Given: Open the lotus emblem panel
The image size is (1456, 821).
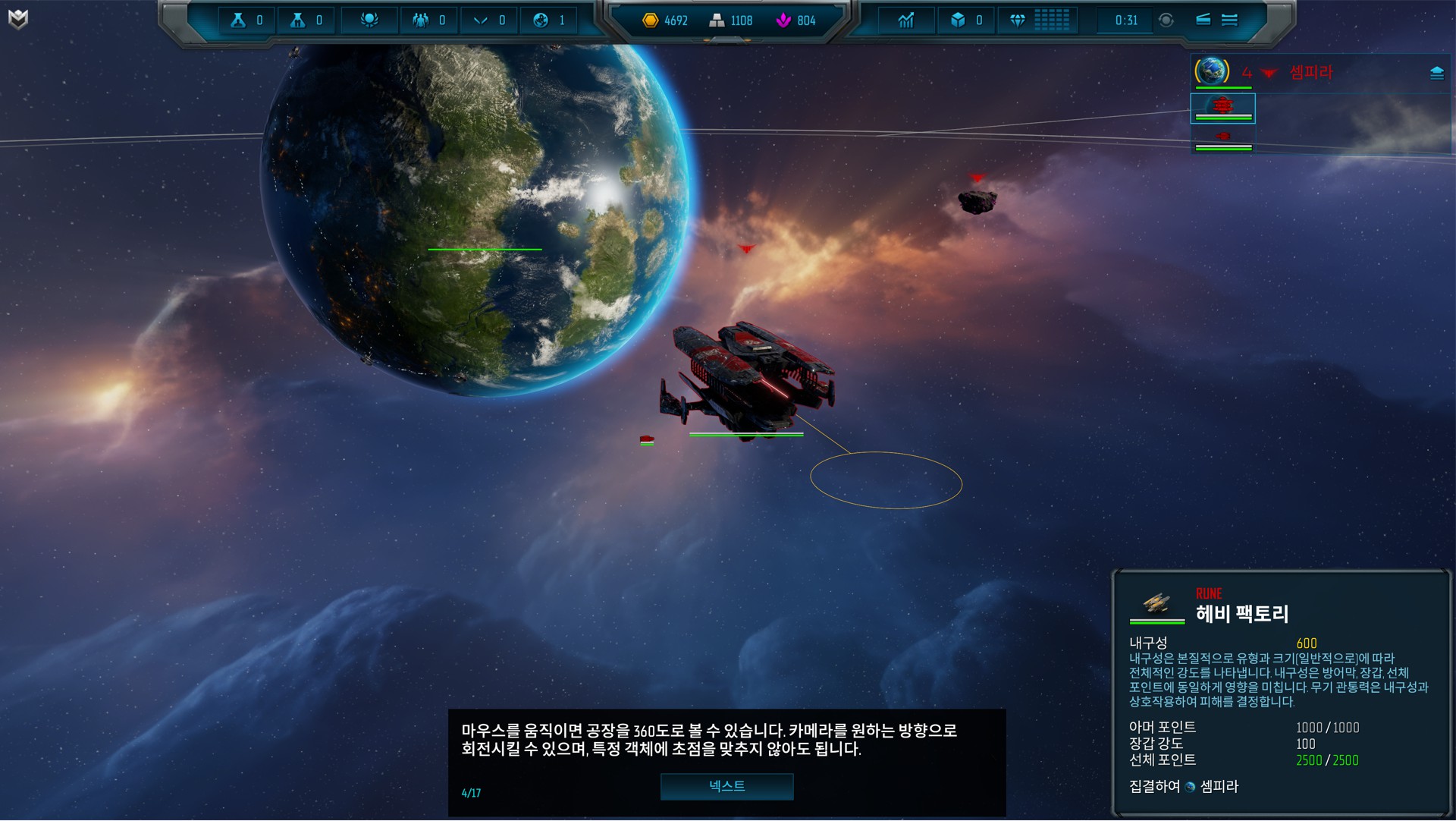Looking at the screenshot, I should coord(369,20).
